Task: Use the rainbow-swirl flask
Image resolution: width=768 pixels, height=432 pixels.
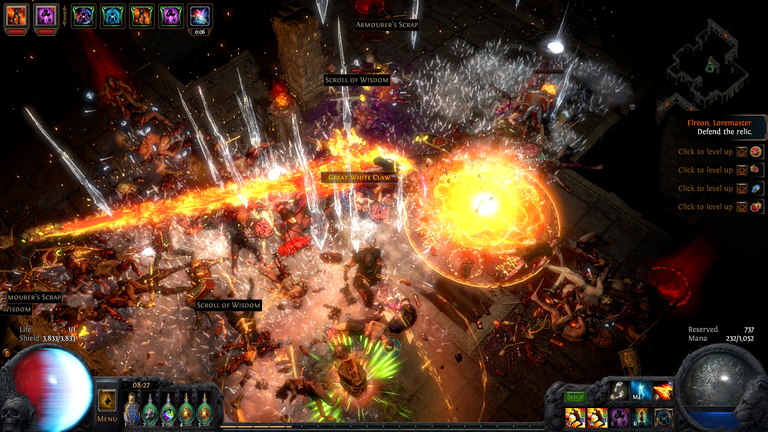Action: pyautogui.click(x=168, y=411)
